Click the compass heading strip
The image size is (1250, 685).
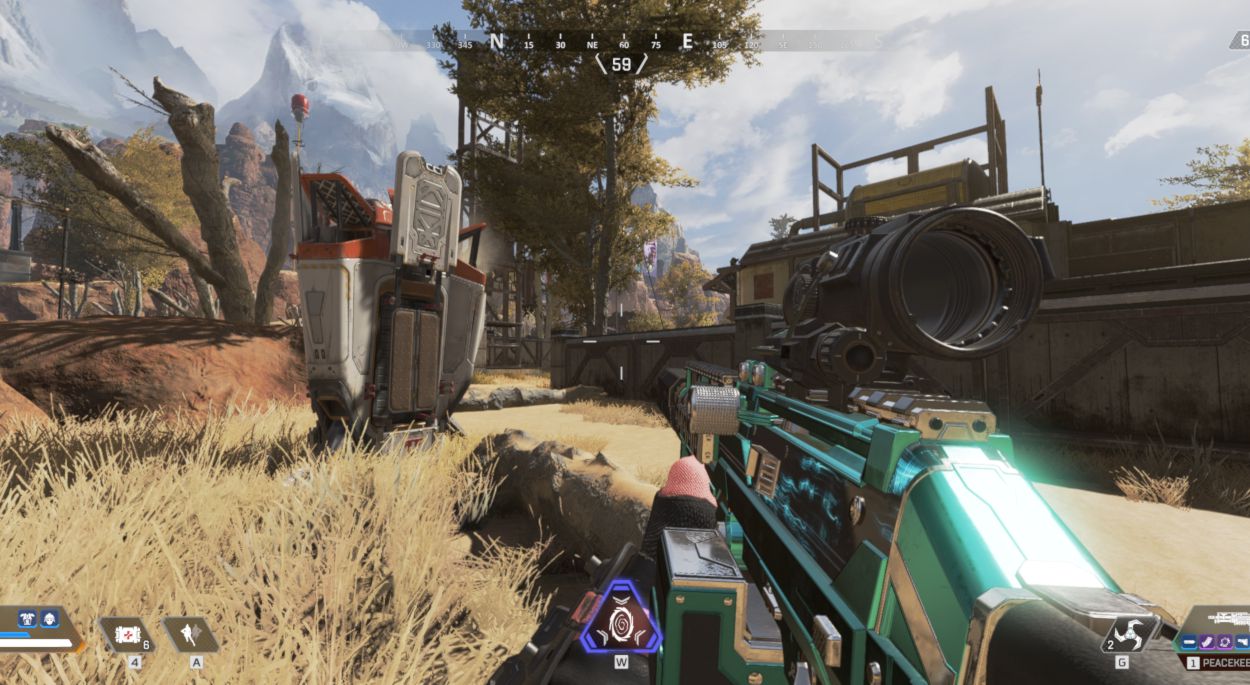click(620, 42)
